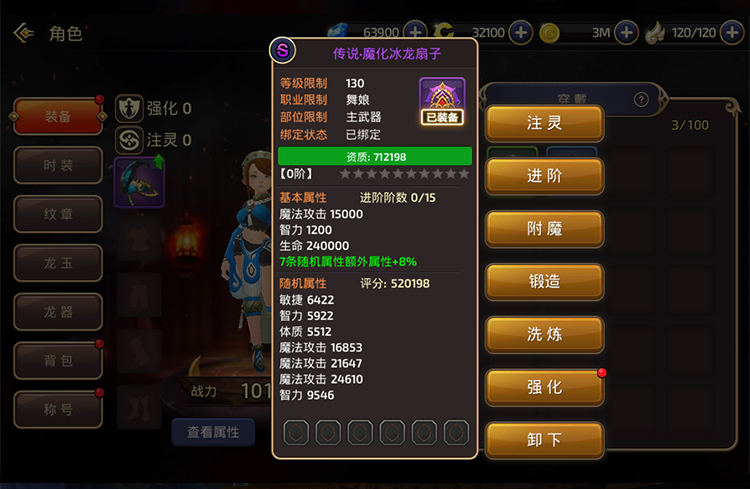Click the 查看属性 button
The image size is (750, 489).
[x=213, y=432]
